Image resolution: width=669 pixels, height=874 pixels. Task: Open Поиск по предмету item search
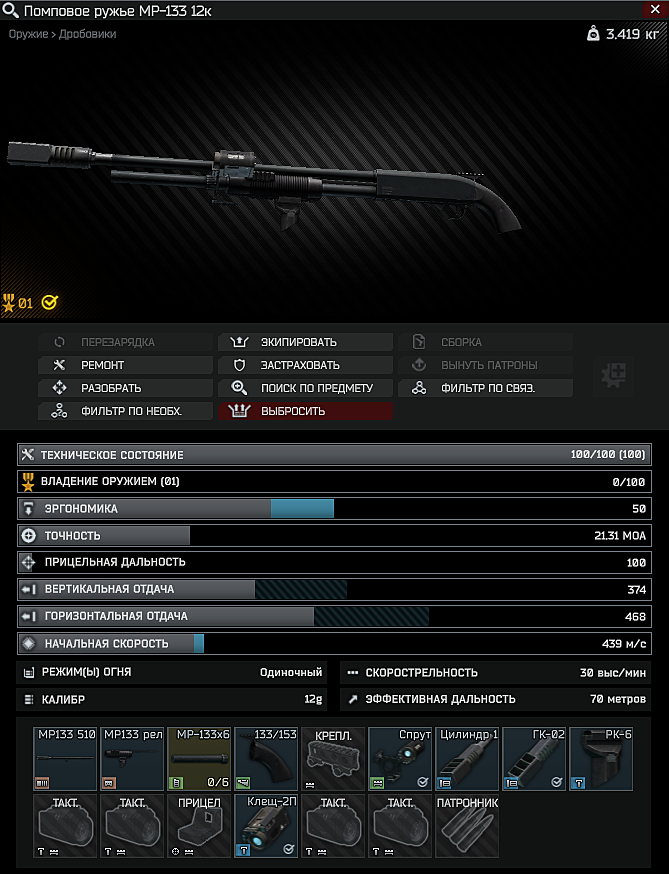pos(305,388)
